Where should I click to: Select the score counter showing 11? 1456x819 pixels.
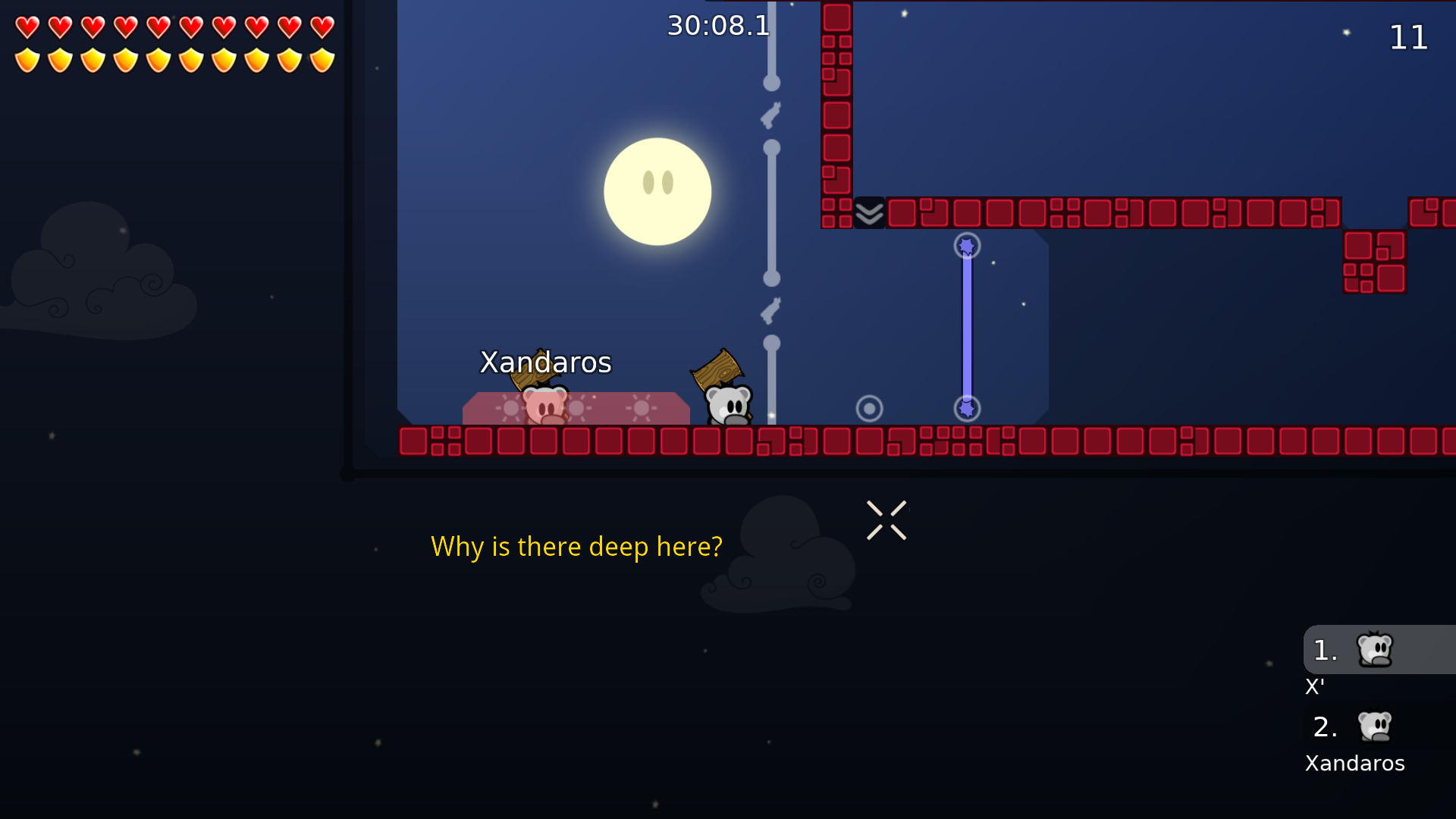tap(1409, 37)
